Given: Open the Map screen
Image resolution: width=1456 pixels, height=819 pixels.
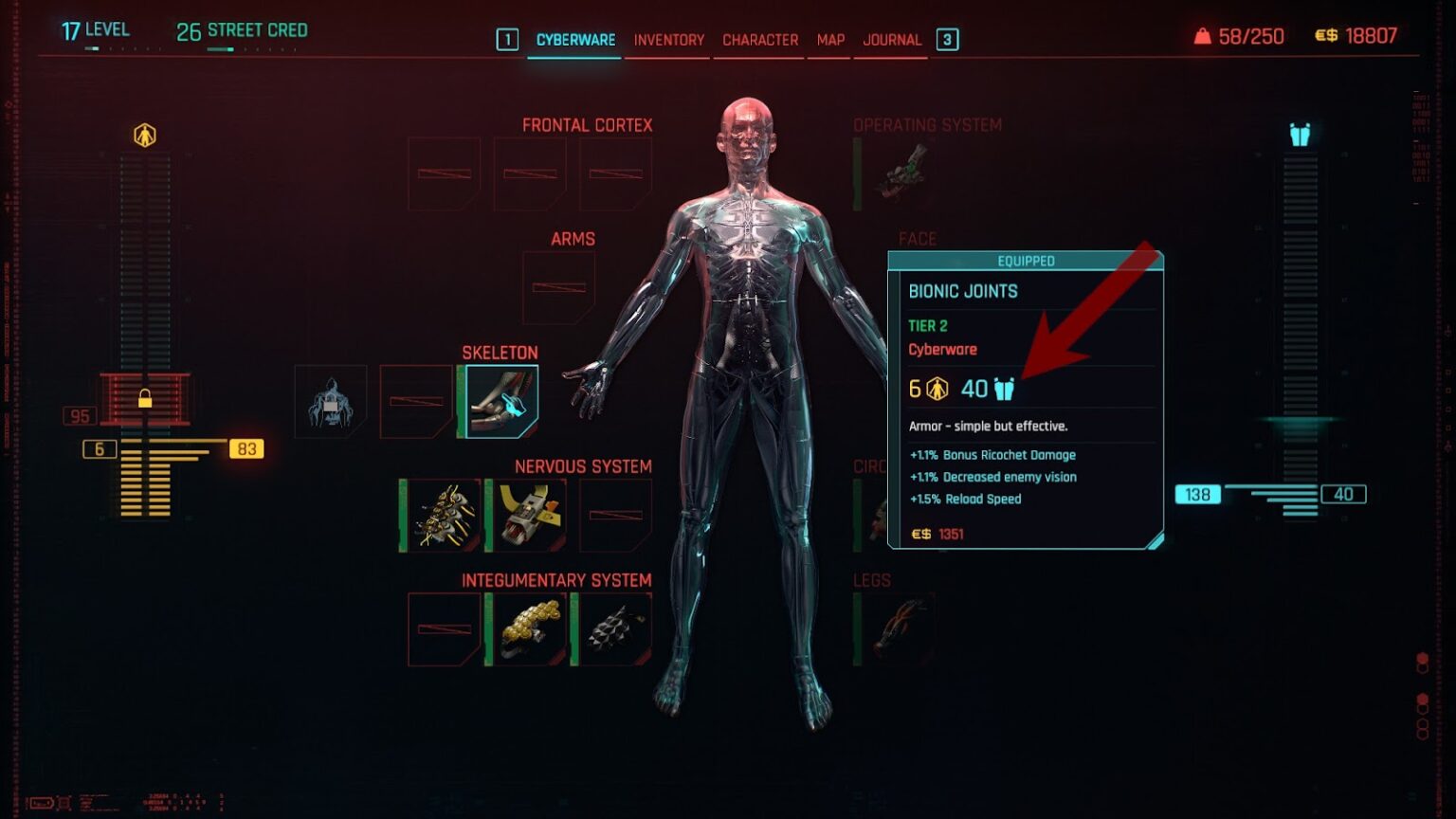Looking at the screenshot, I should click(828, 40).
